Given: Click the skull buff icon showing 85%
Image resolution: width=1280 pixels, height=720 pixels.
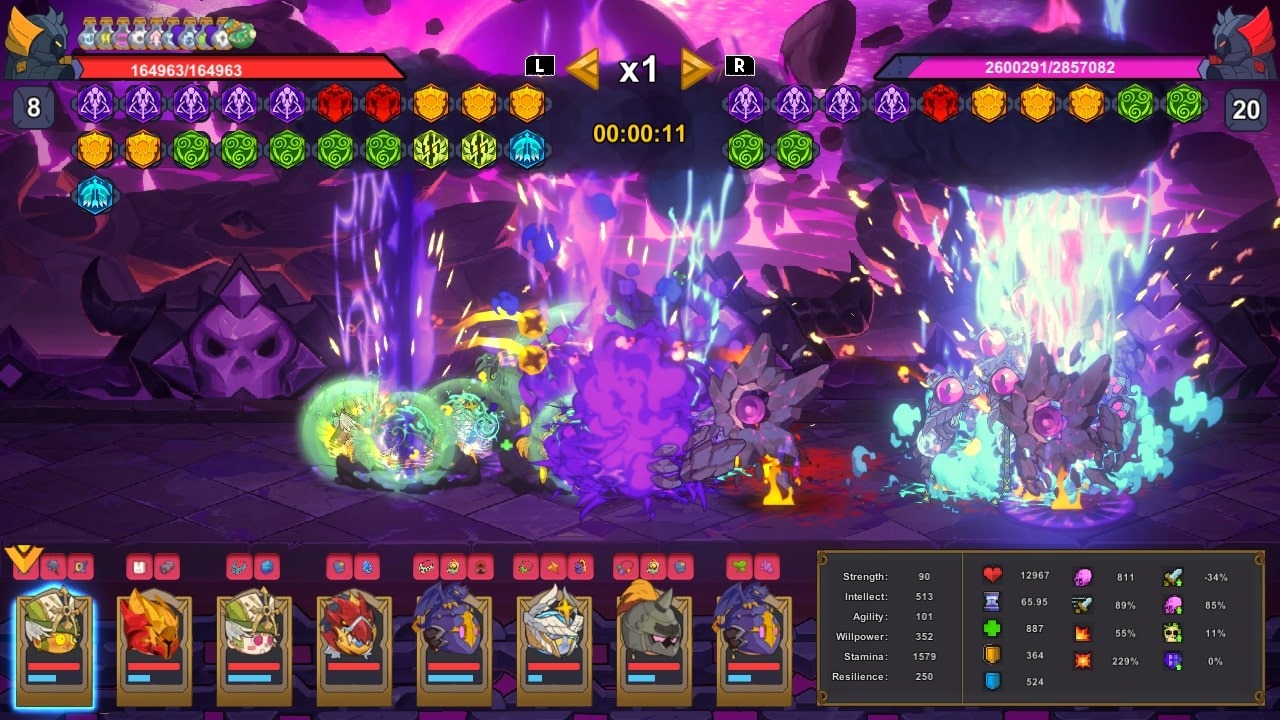Looking at the screenshot, I should tap(1173, 604).
